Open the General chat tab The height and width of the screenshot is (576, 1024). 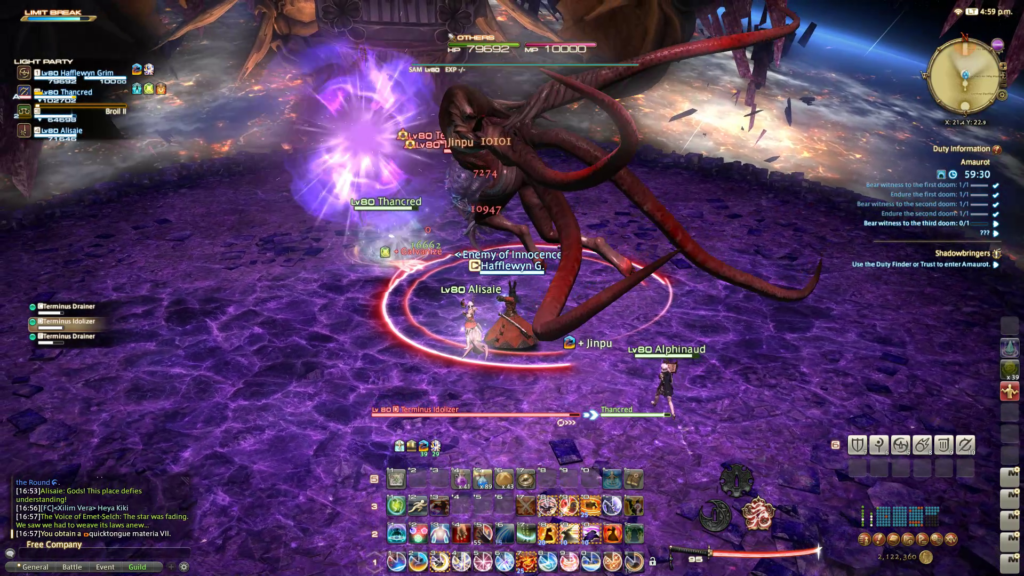pos(35,567)
